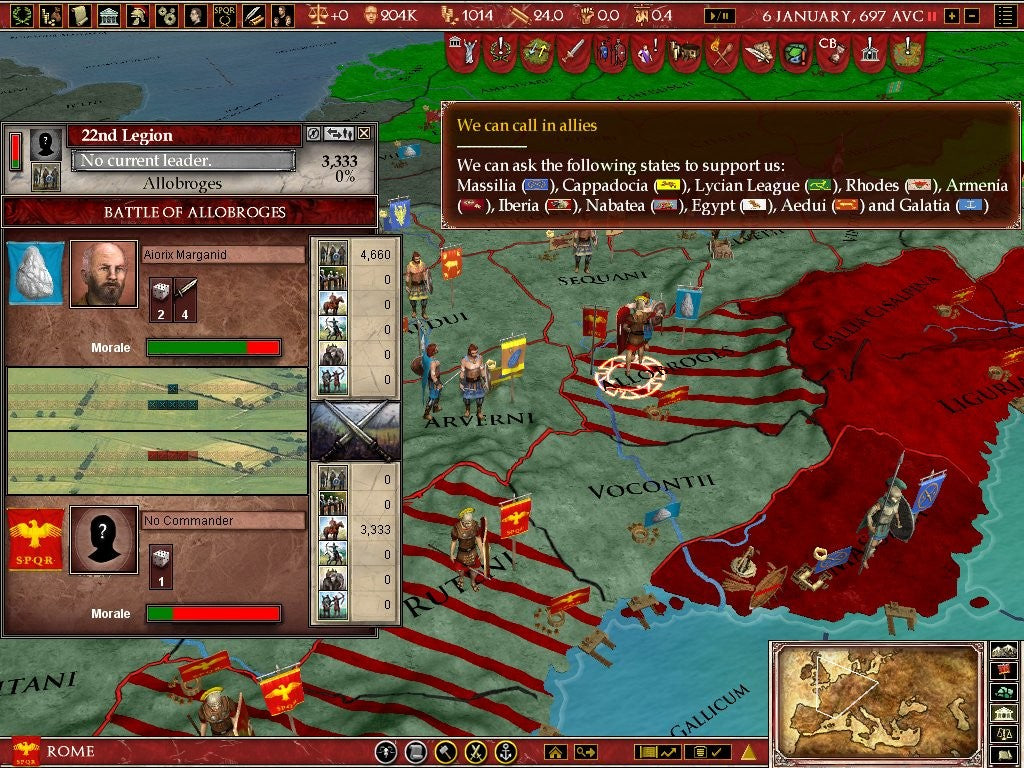Select Aiorix Marganid's commander portrait

point(104,272)
